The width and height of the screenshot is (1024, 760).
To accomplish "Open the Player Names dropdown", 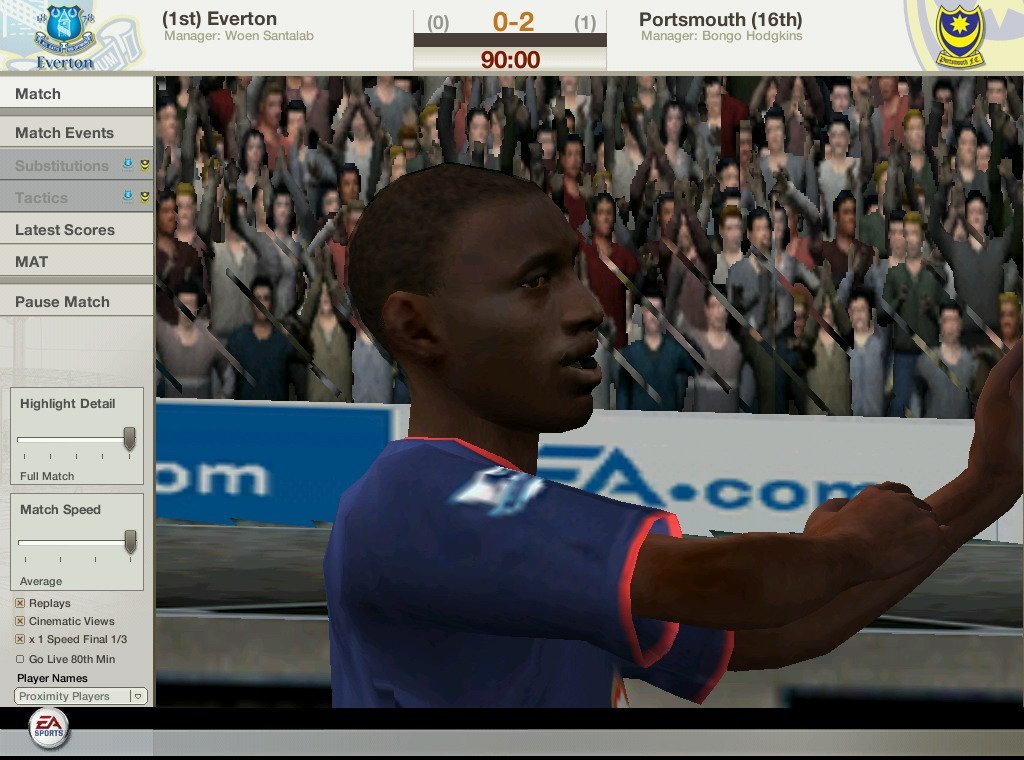I will point(81,696).
